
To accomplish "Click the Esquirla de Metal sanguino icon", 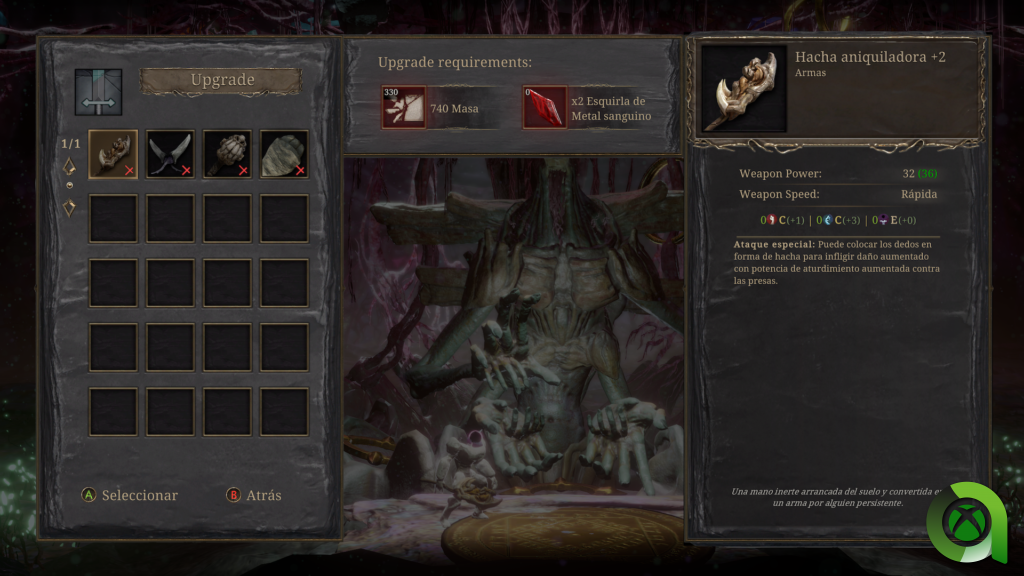I will (x=544, y=107).
